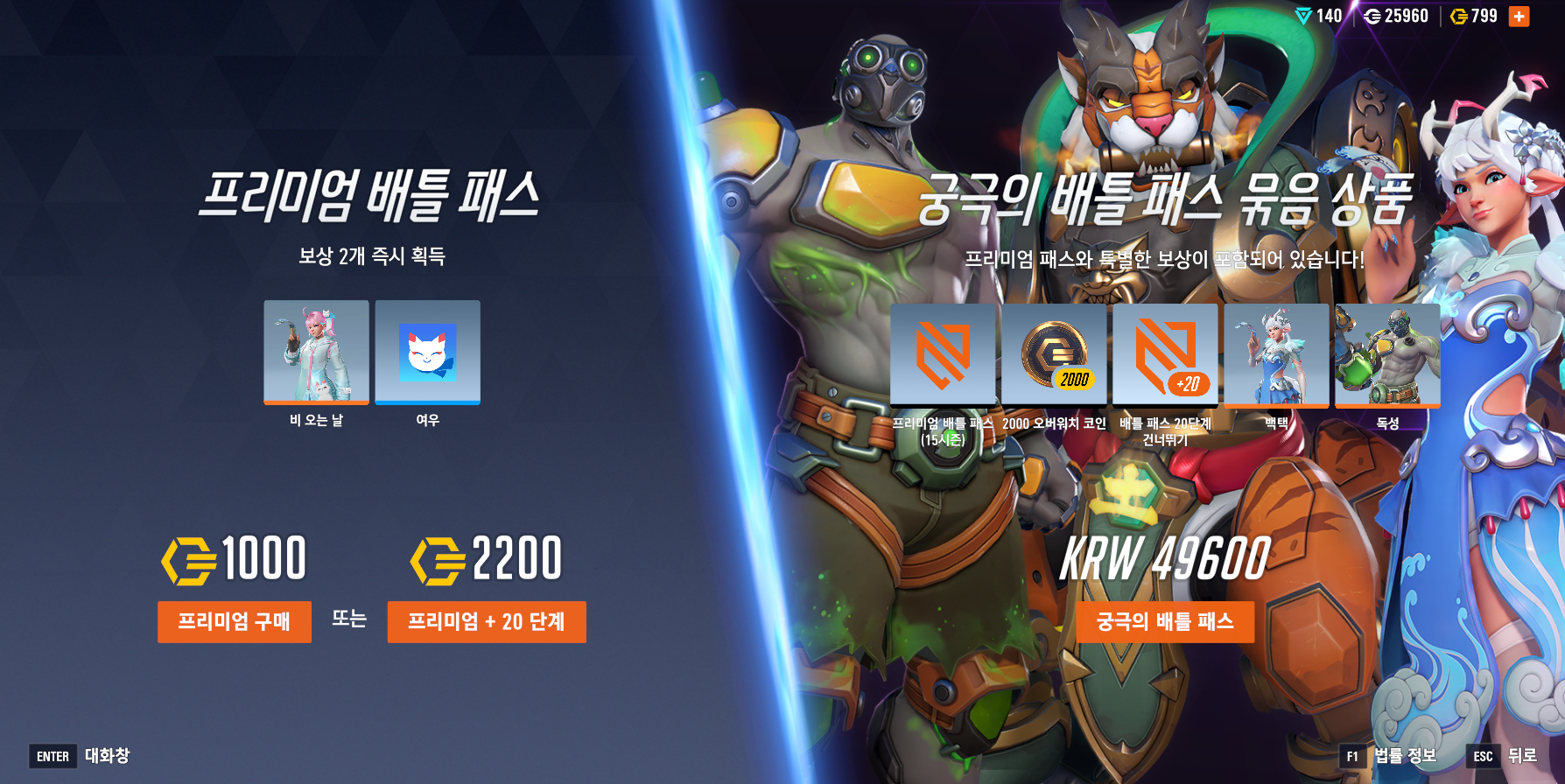Click the coin icon beside the 1000 price
This screenshot has height=784, width=1565.
coord(186,560)
